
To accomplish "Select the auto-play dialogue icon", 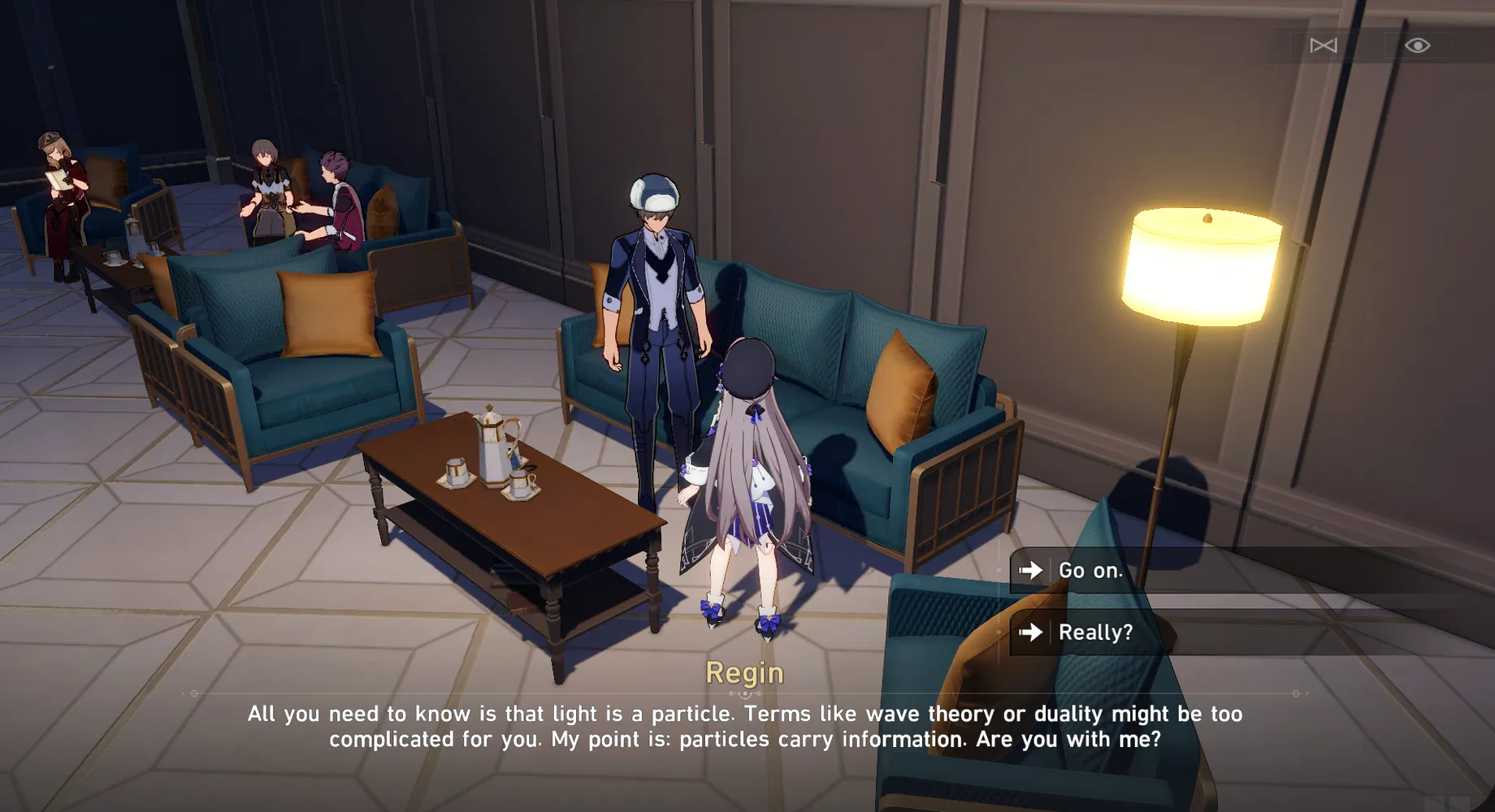I will (1322, 45).
